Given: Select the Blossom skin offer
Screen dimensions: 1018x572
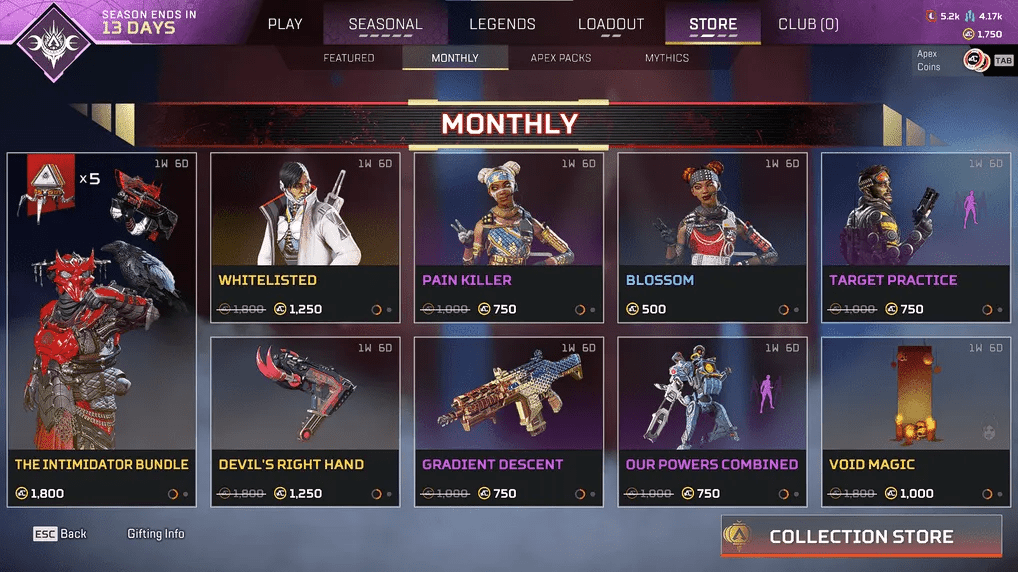Looking at the screenshot, I should click(713, 237).
